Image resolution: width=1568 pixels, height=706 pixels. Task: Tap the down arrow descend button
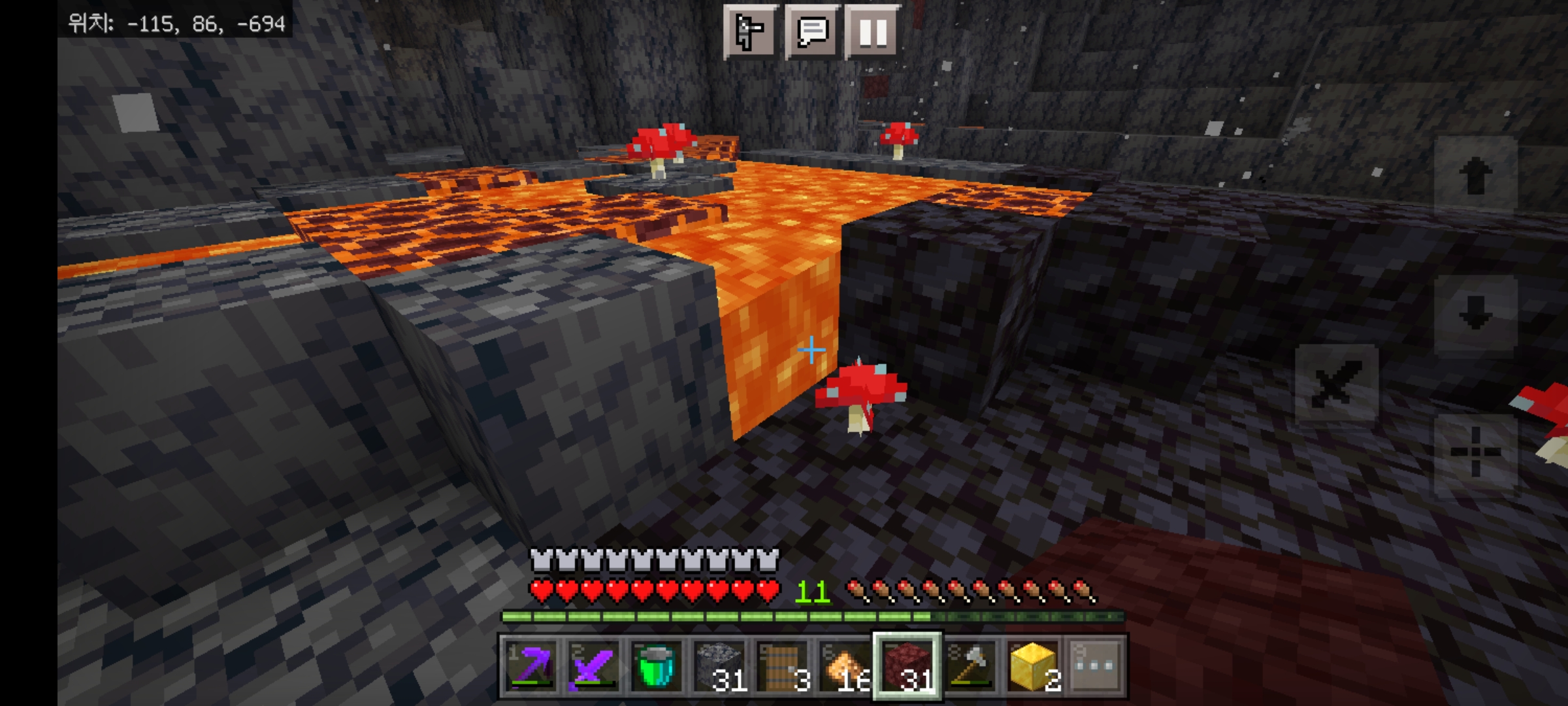[x=1475, y=314]
